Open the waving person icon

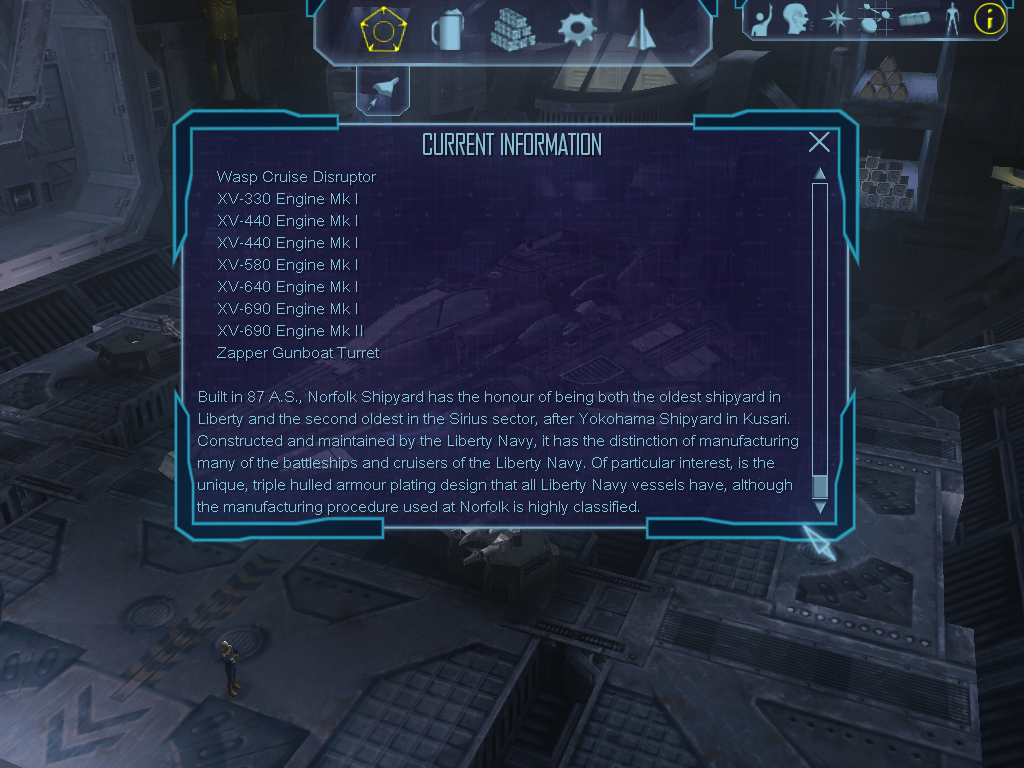(763, 18)
